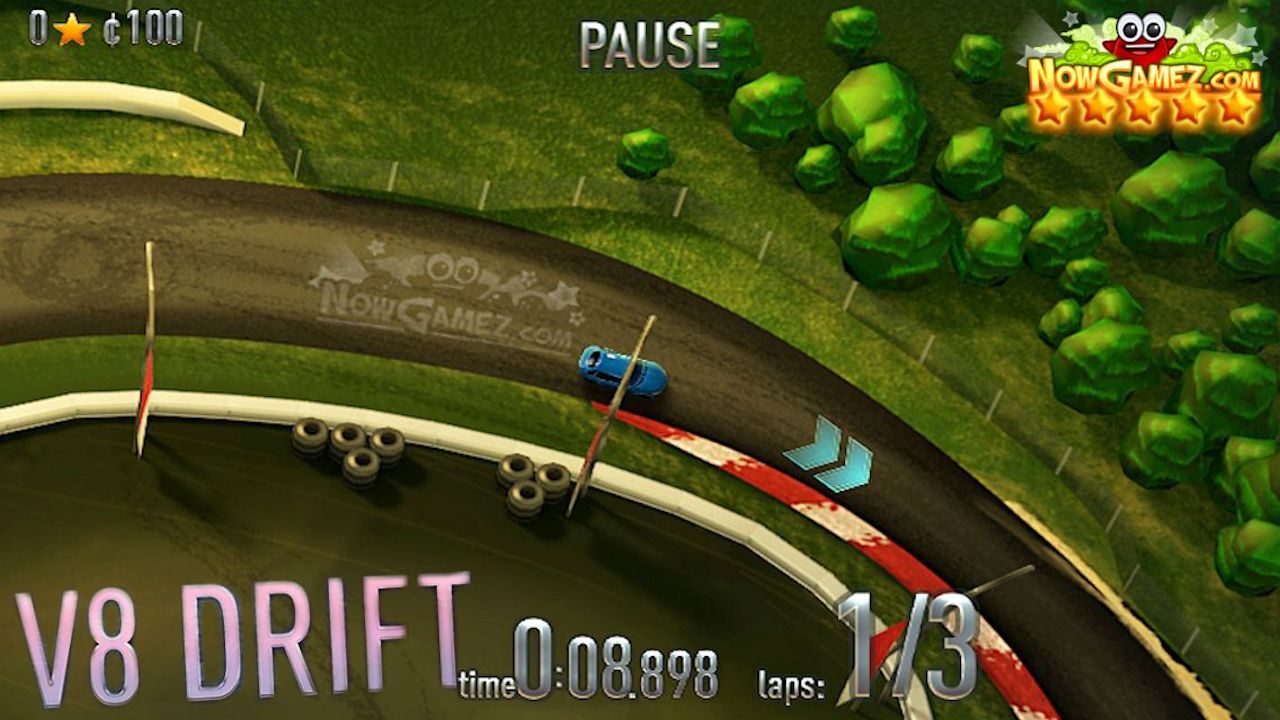Click the NowGamez watermark on the road

point(450,295)
